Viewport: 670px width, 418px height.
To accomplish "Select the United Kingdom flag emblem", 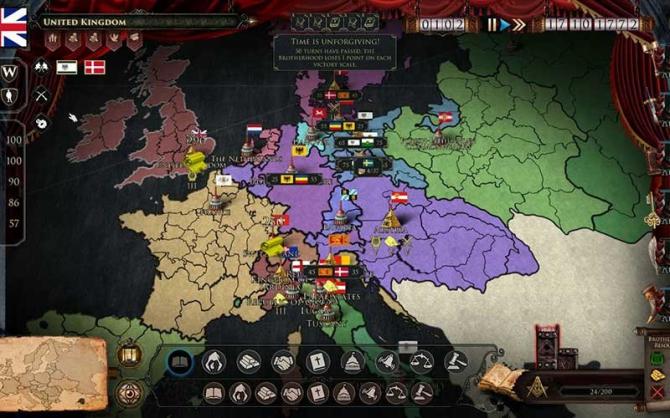I will (14, 26).
